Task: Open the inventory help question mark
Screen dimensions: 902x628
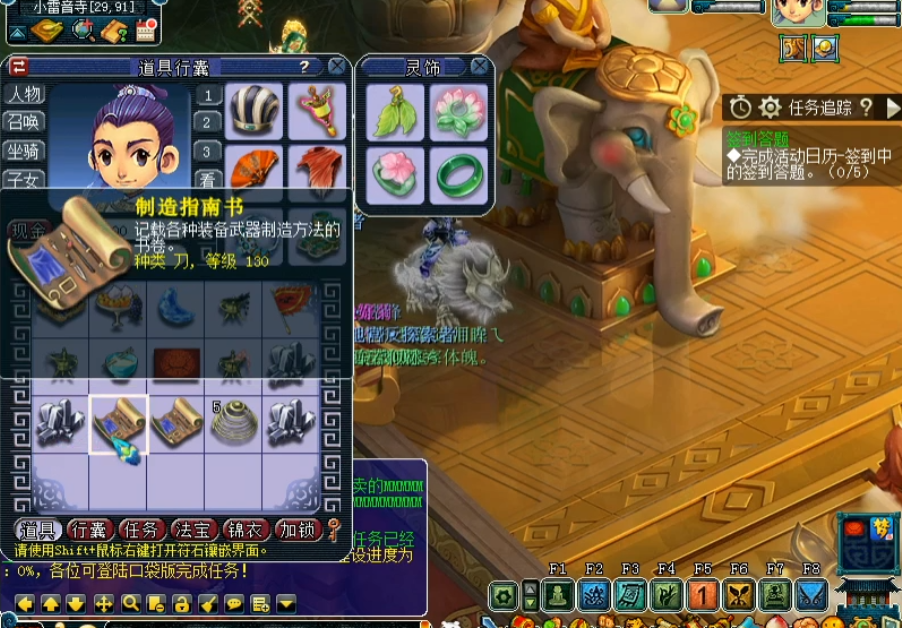Action: click(x=304, y=67)
